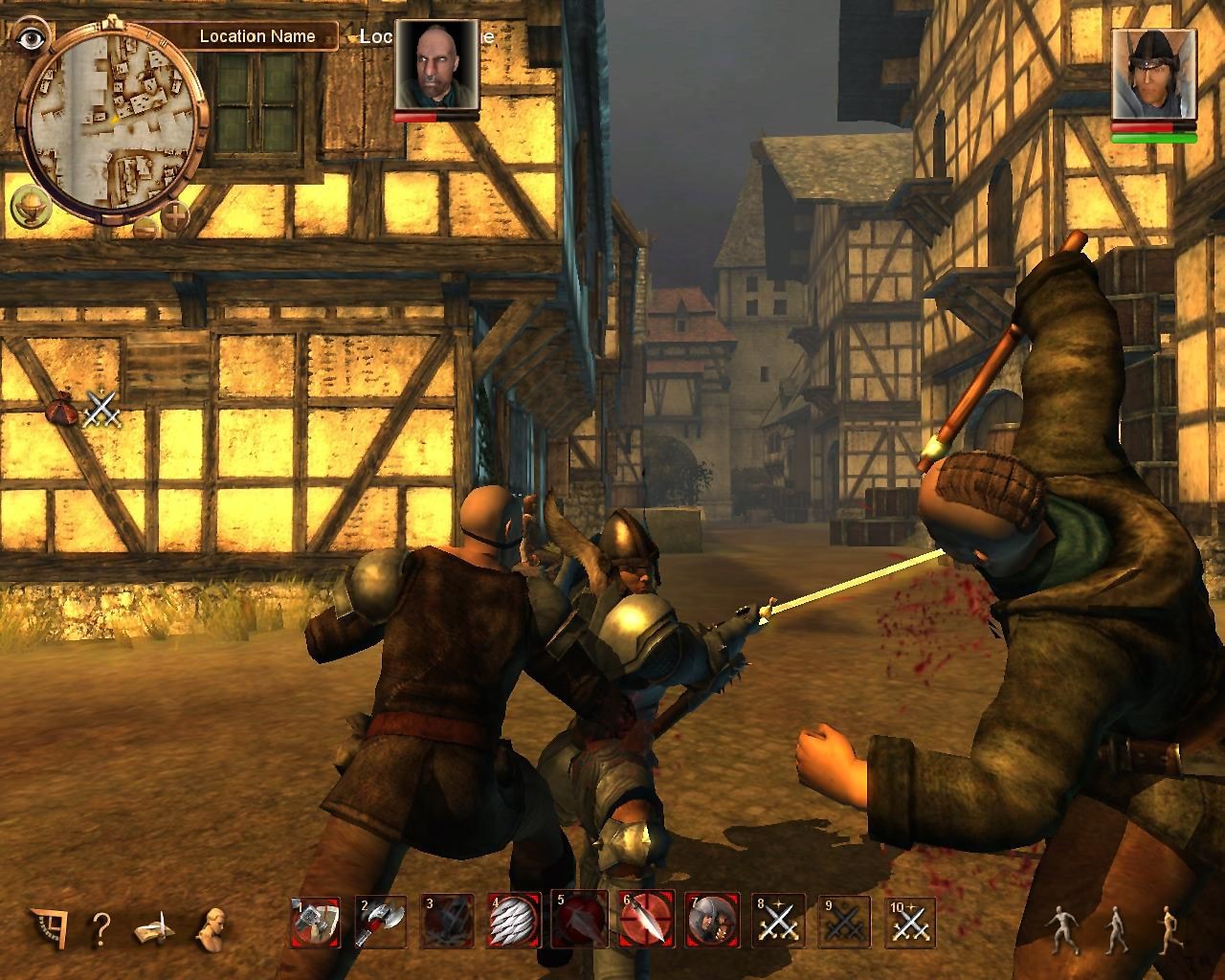
Task: Open the character bust icon
Action: click(212, 925)
